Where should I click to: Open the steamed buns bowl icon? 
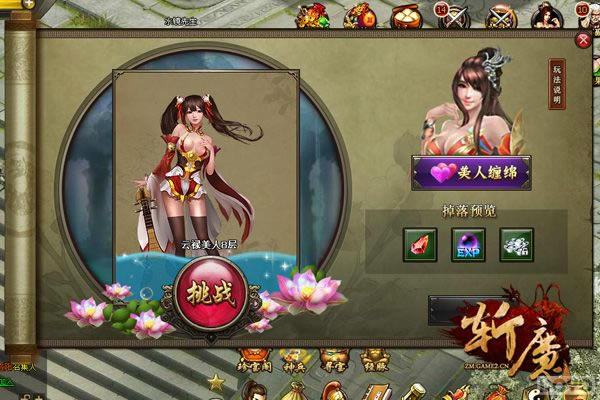405,16
